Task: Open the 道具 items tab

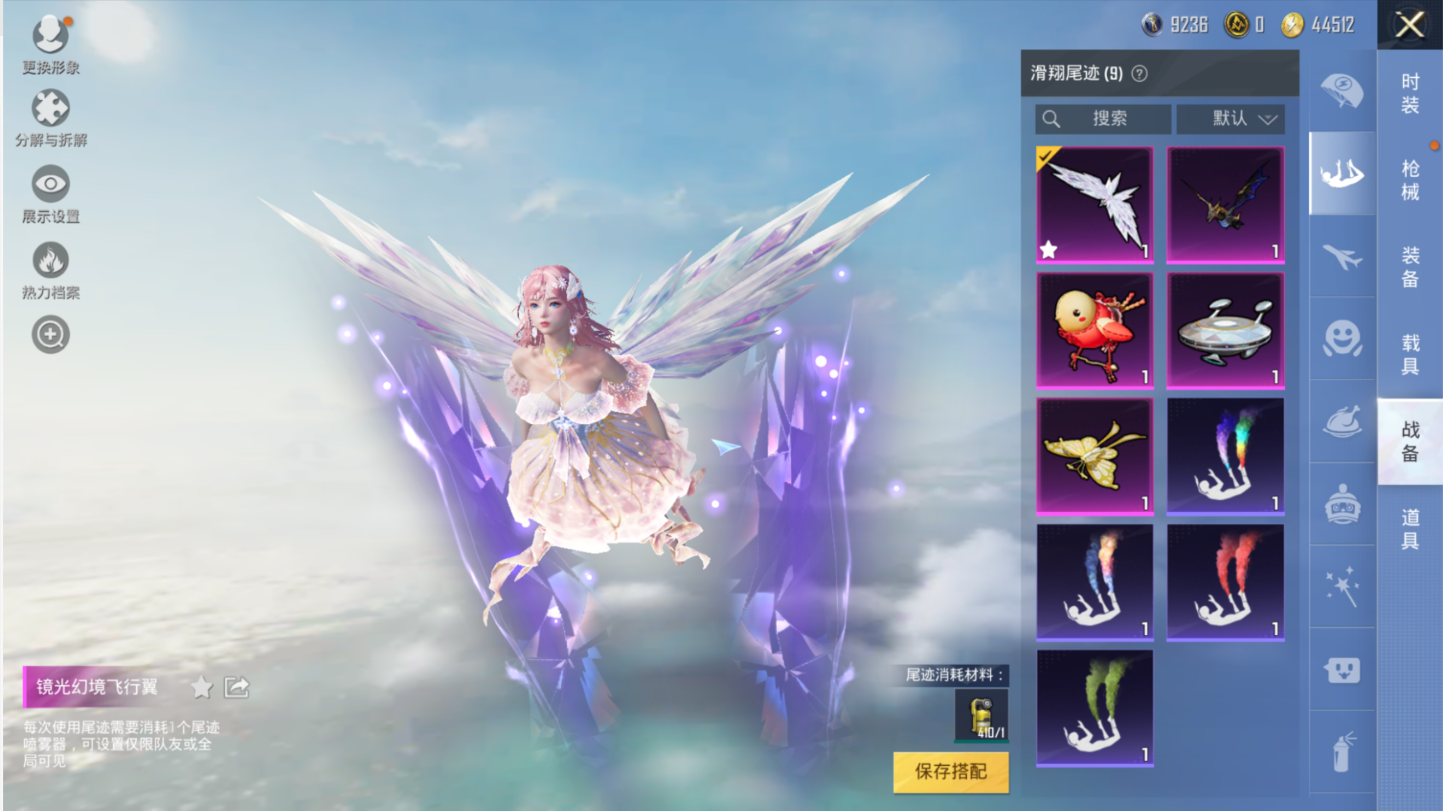Action: [1410, 528]
